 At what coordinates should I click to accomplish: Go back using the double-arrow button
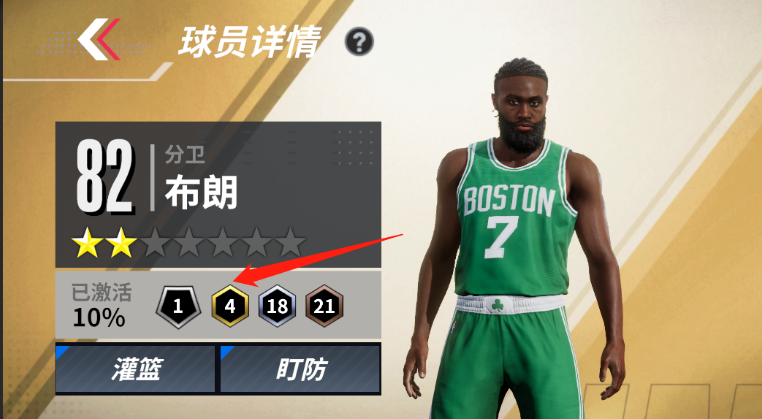100,40
